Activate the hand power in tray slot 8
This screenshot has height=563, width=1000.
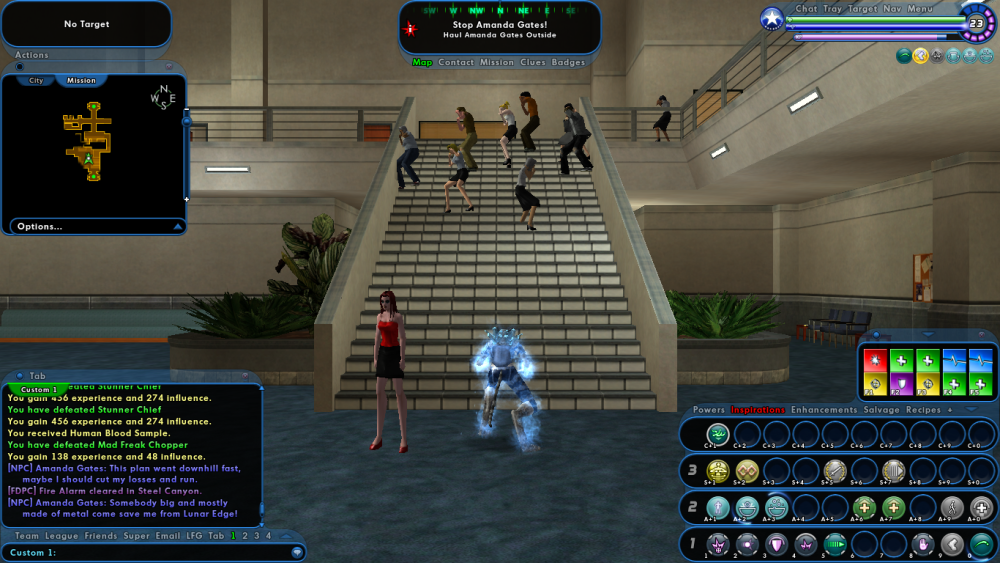pos(922,544)
